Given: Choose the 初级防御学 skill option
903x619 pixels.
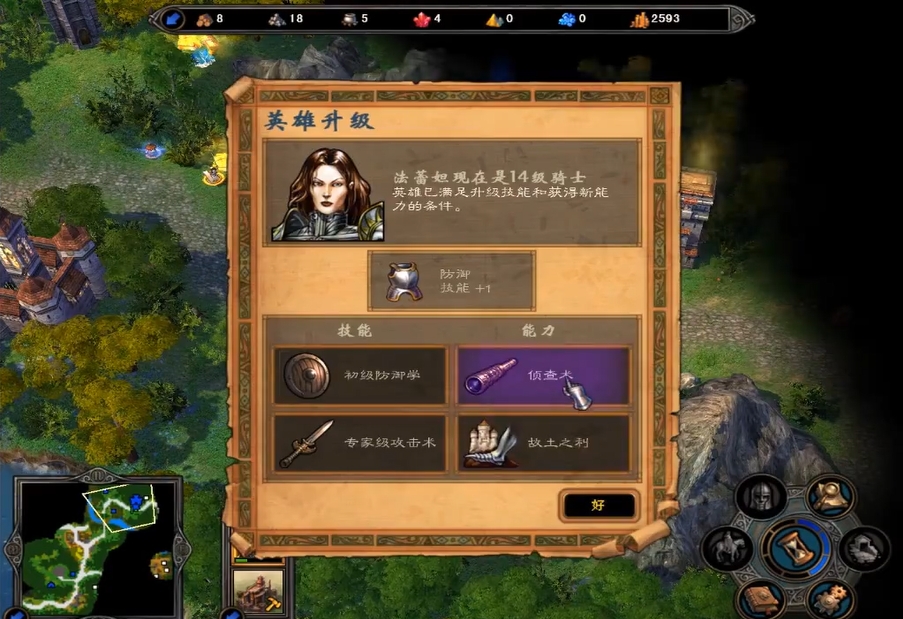Looking at the screenshot, I should click(x=360, y=375).
